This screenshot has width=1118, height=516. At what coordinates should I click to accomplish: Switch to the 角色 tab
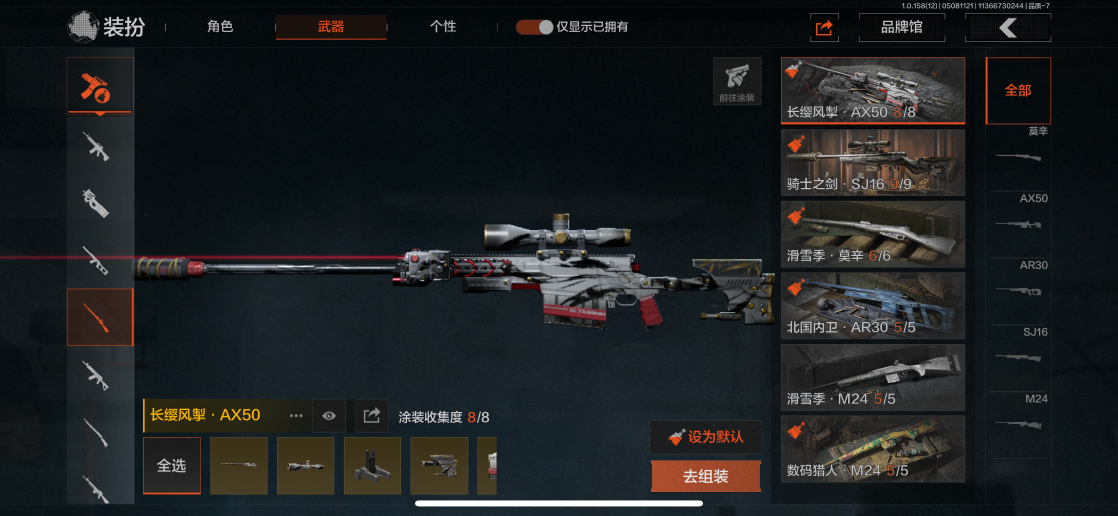coord(220,27)
